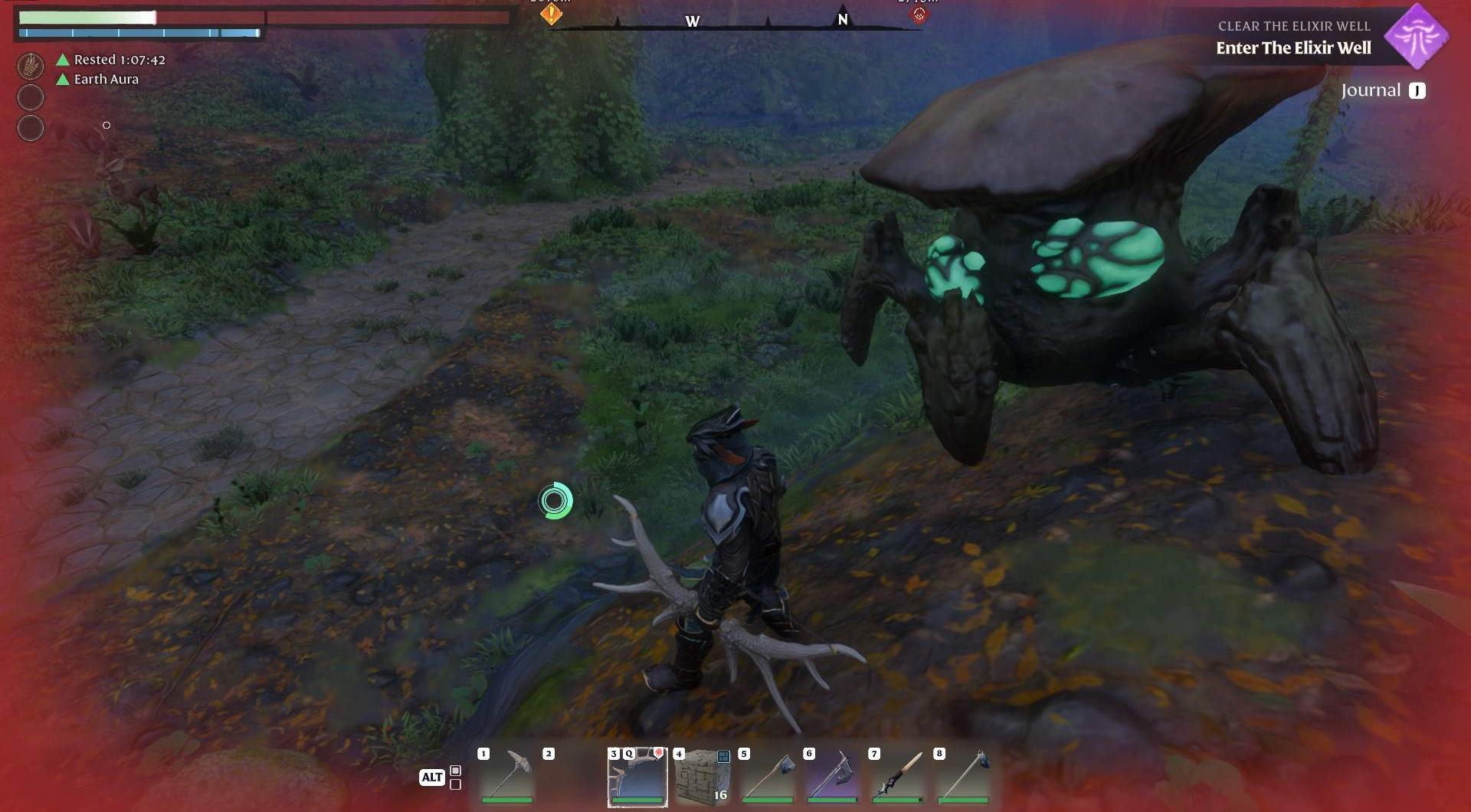Click the wheat food buff icon
This screenshot has width=1471, height=812.
click(31, 66)
